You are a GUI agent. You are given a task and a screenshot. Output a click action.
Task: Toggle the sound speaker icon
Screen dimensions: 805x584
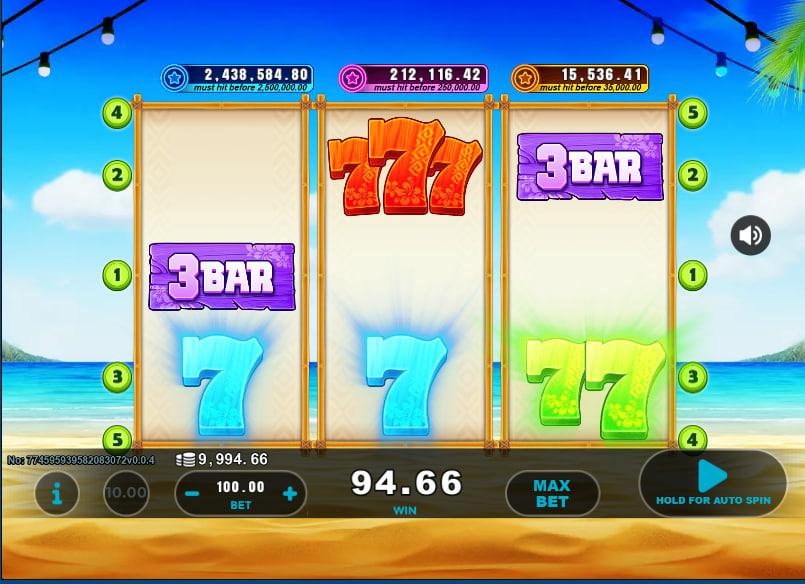750,236
